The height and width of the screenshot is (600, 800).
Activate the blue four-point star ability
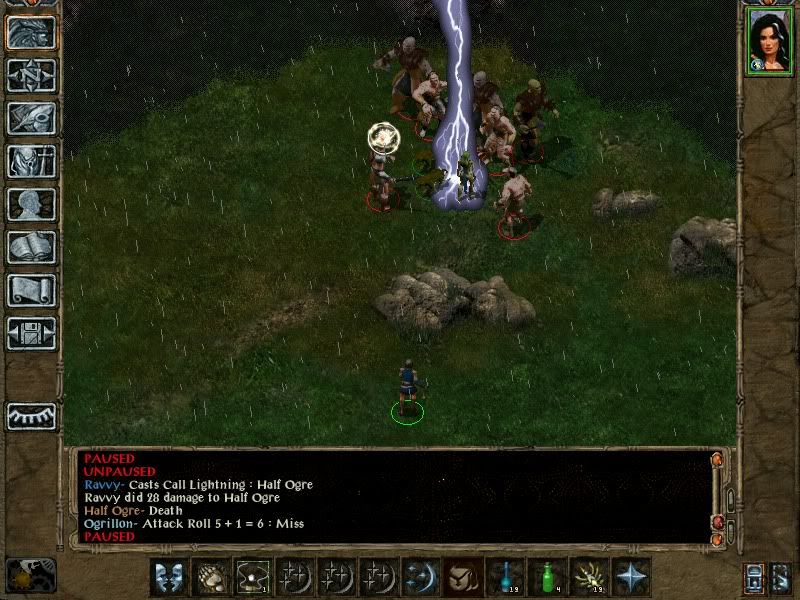coord(630,576)
